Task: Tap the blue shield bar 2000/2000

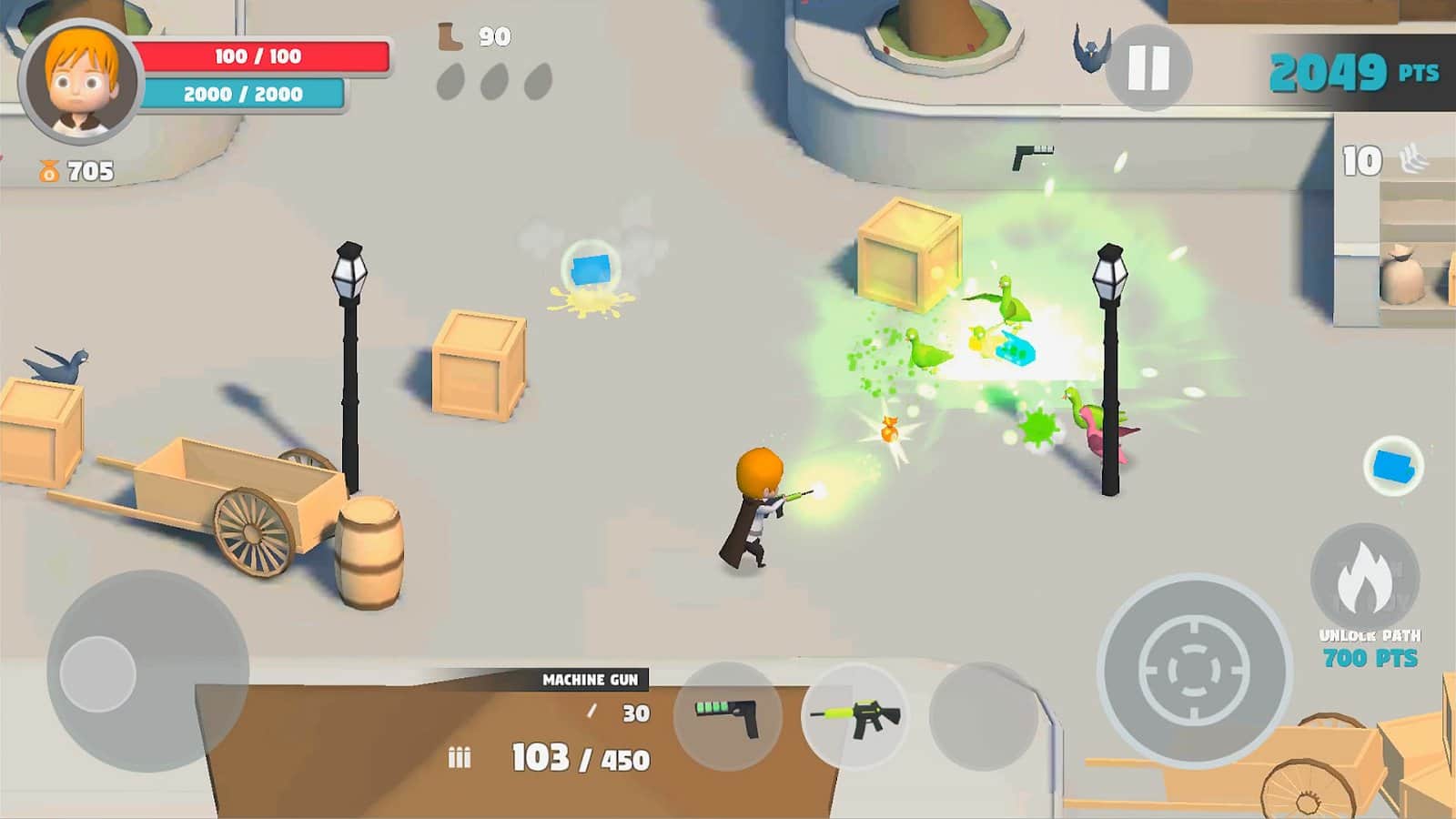Action: pos(241,91)
